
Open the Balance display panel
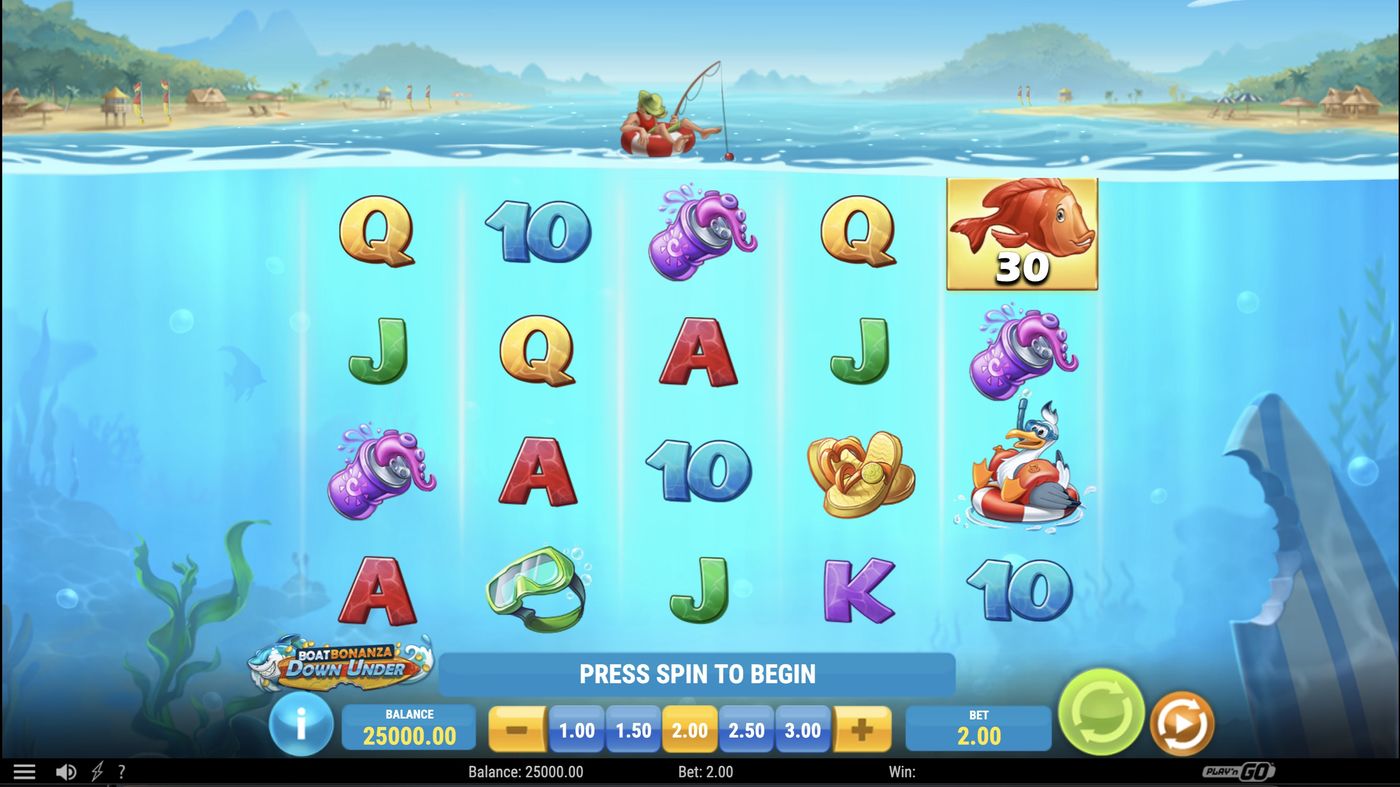(408, 727)
